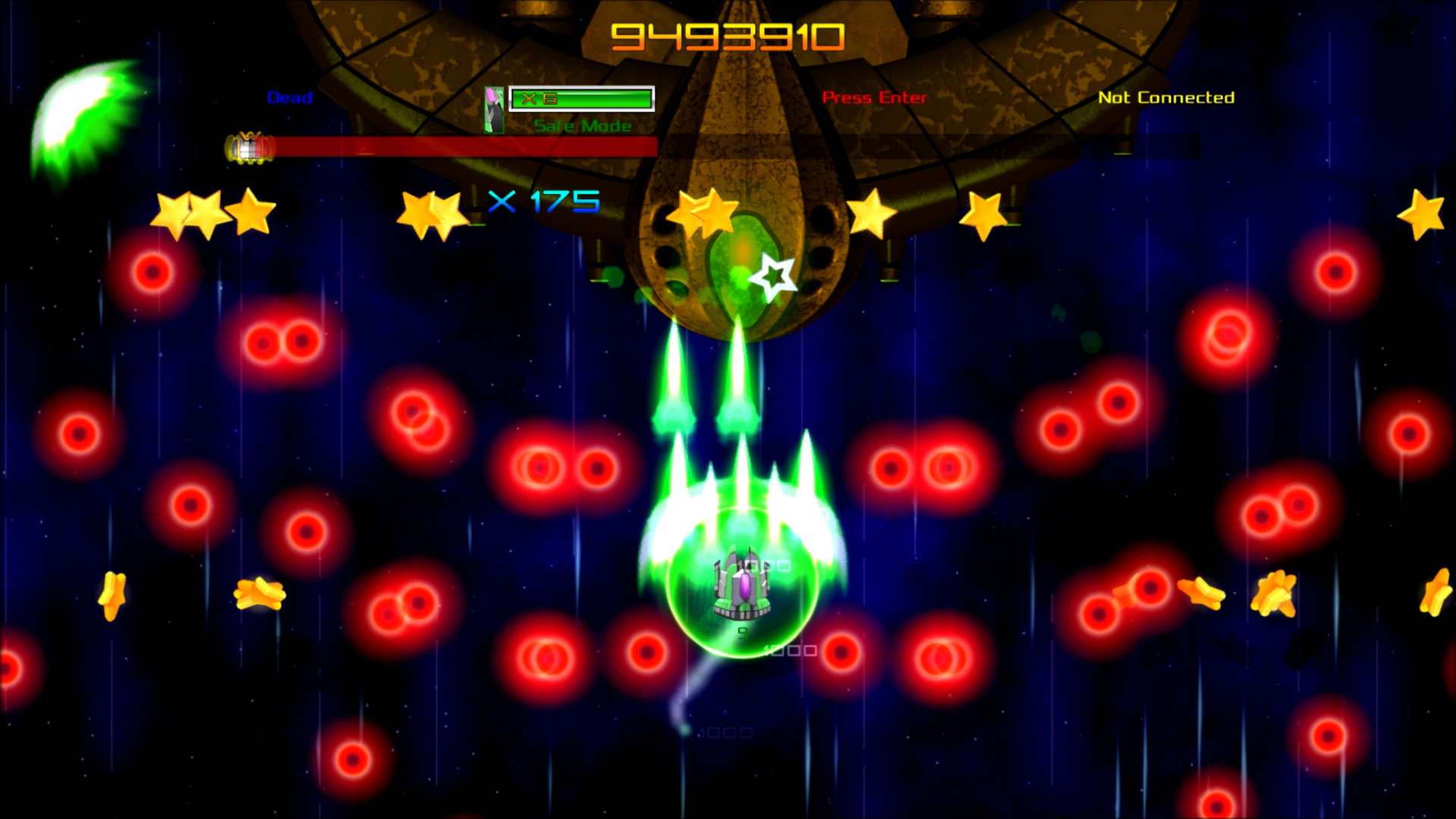
Task: Click the green player ship portrait
Action: point(494,110)
